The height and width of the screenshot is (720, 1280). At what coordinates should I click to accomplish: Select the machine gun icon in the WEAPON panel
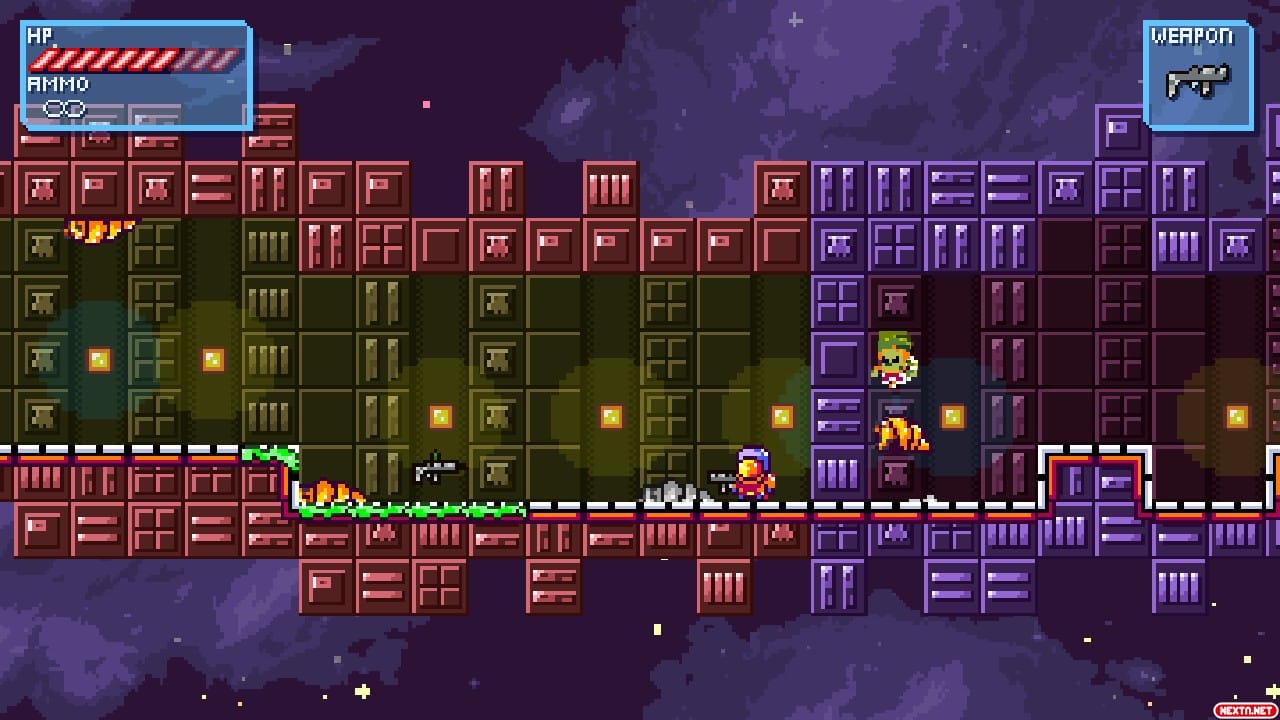[1197, 82]
